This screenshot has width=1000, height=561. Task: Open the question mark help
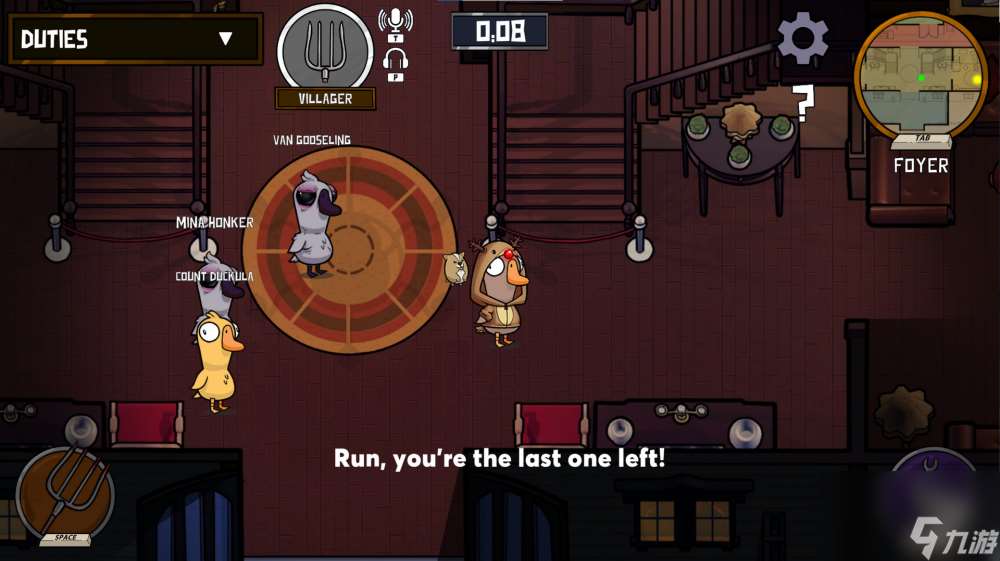(803, 103)
